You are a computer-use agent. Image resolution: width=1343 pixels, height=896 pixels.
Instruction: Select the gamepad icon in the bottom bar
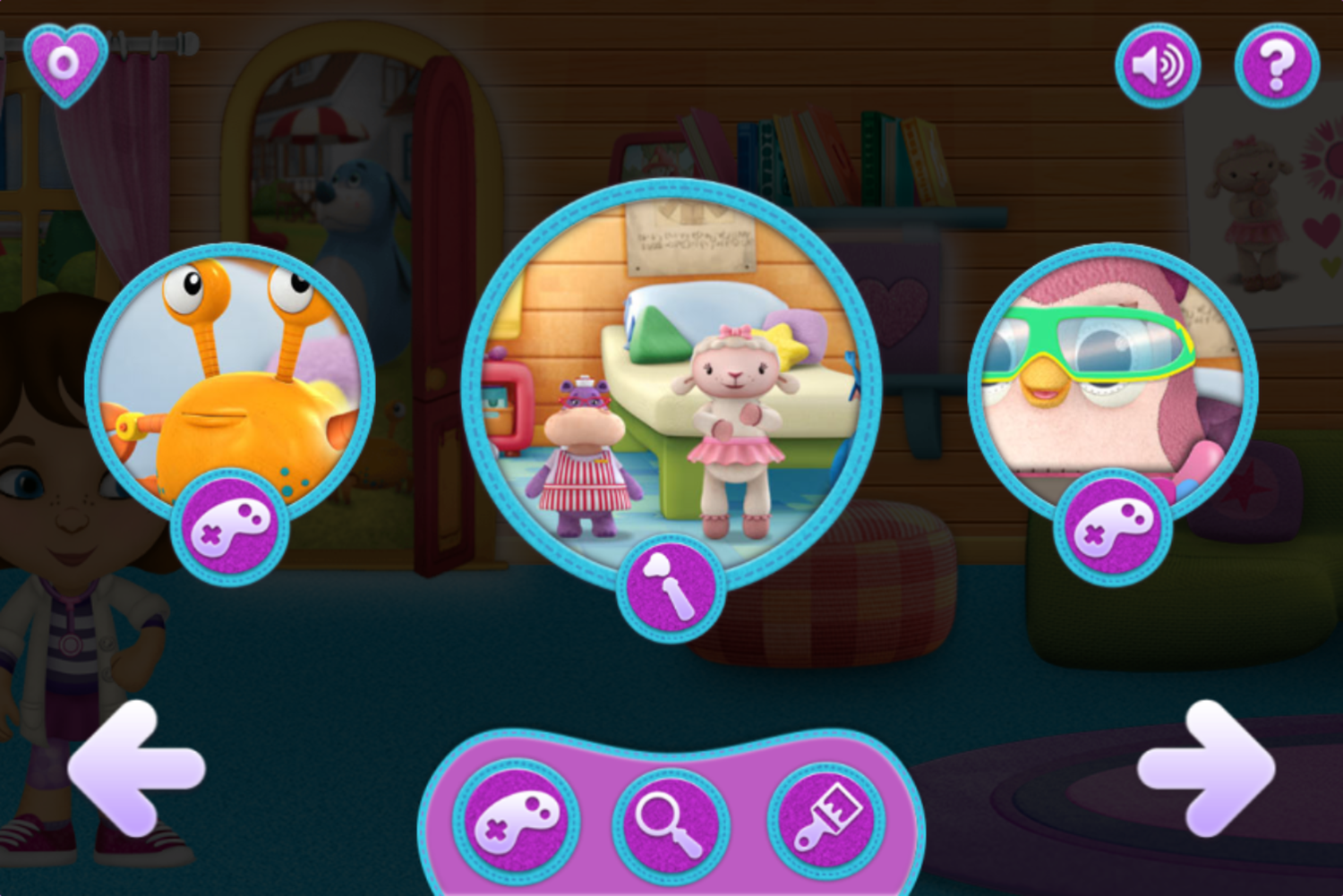click(518, 821)
